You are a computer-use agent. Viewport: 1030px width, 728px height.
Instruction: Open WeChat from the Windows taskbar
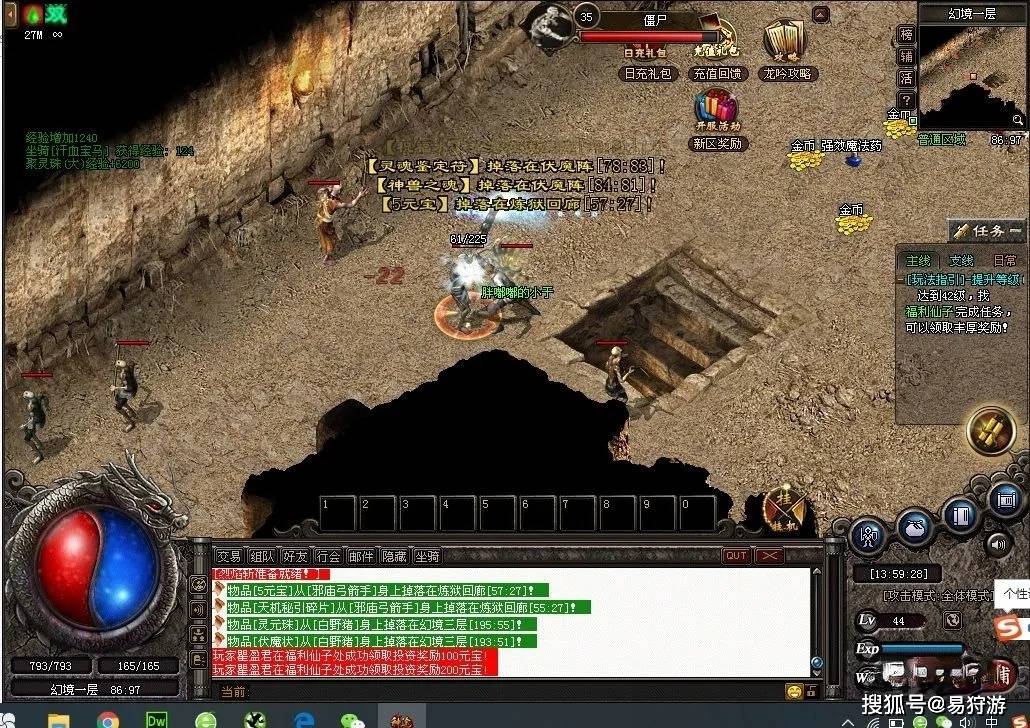click(351, 719)
